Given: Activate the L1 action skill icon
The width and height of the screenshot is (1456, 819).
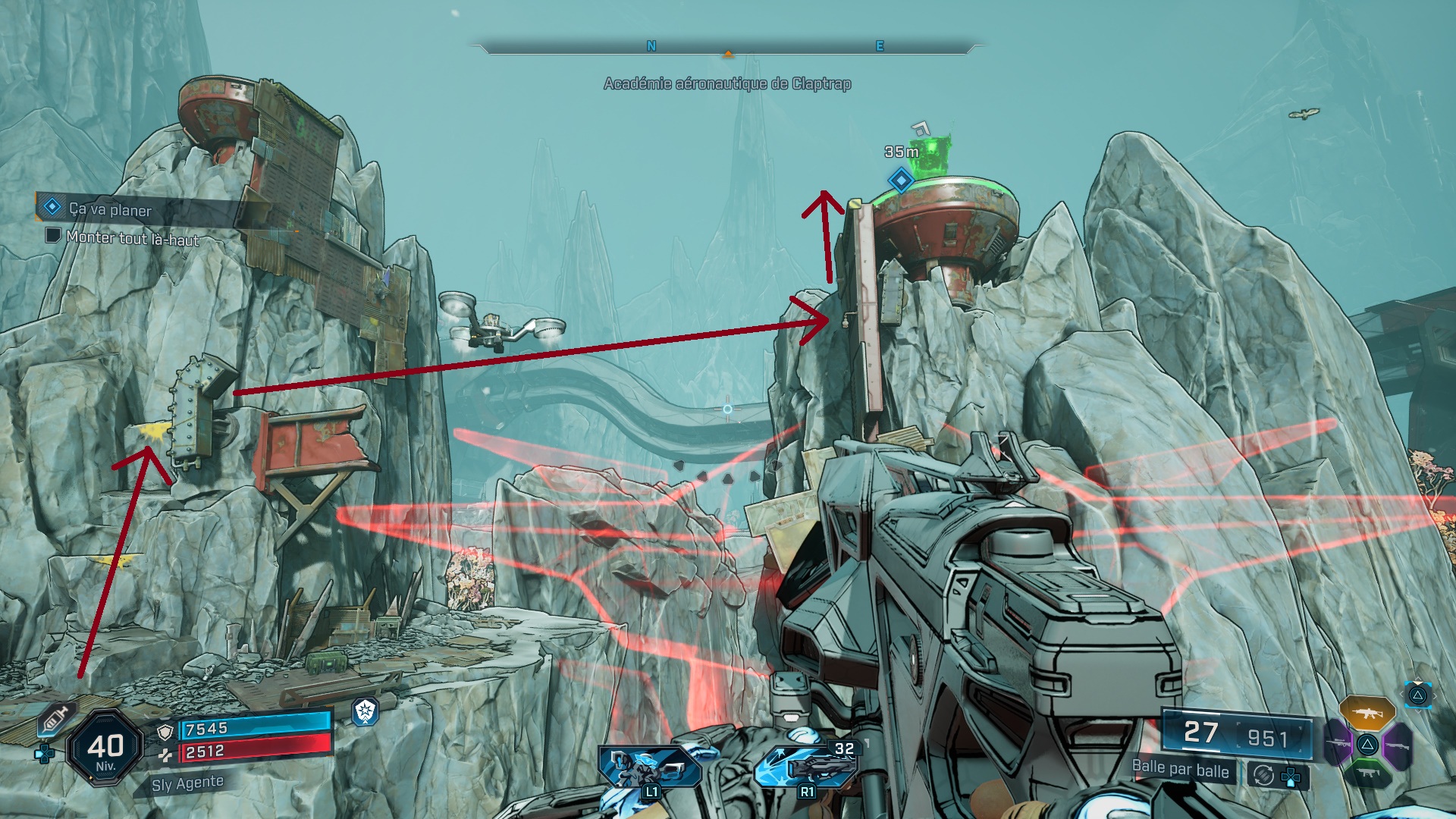Looking at the screenshot, I should [x=649, y=767].
